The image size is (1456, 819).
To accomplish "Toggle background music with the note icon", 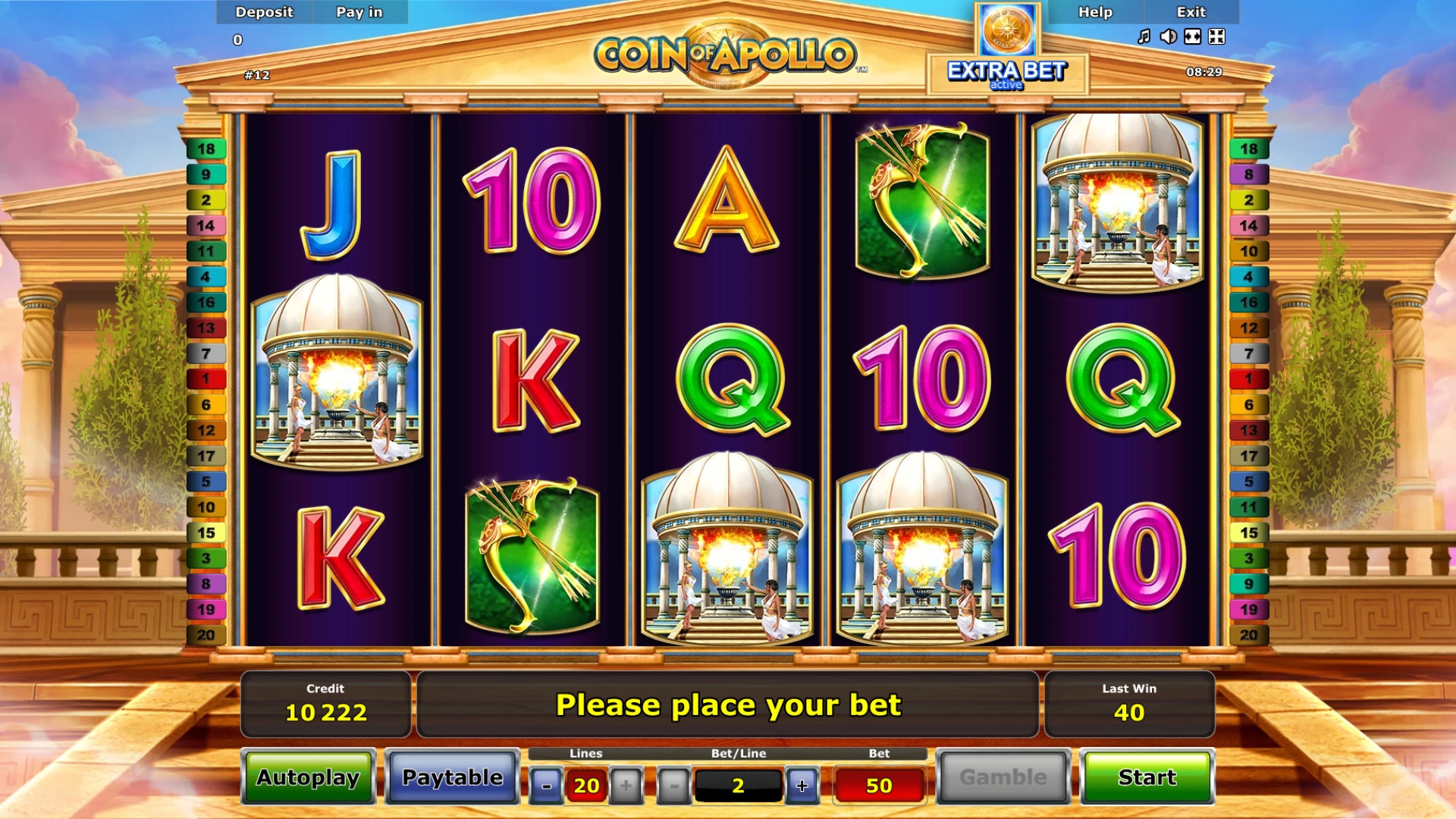I will click(x=1144, y=36).
